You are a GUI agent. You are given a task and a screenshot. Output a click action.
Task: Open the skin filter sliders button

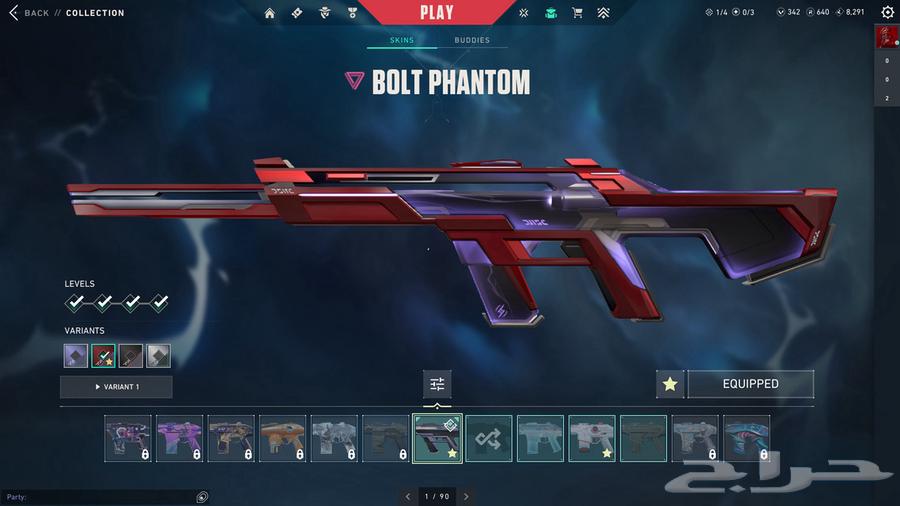pos(437,384)
